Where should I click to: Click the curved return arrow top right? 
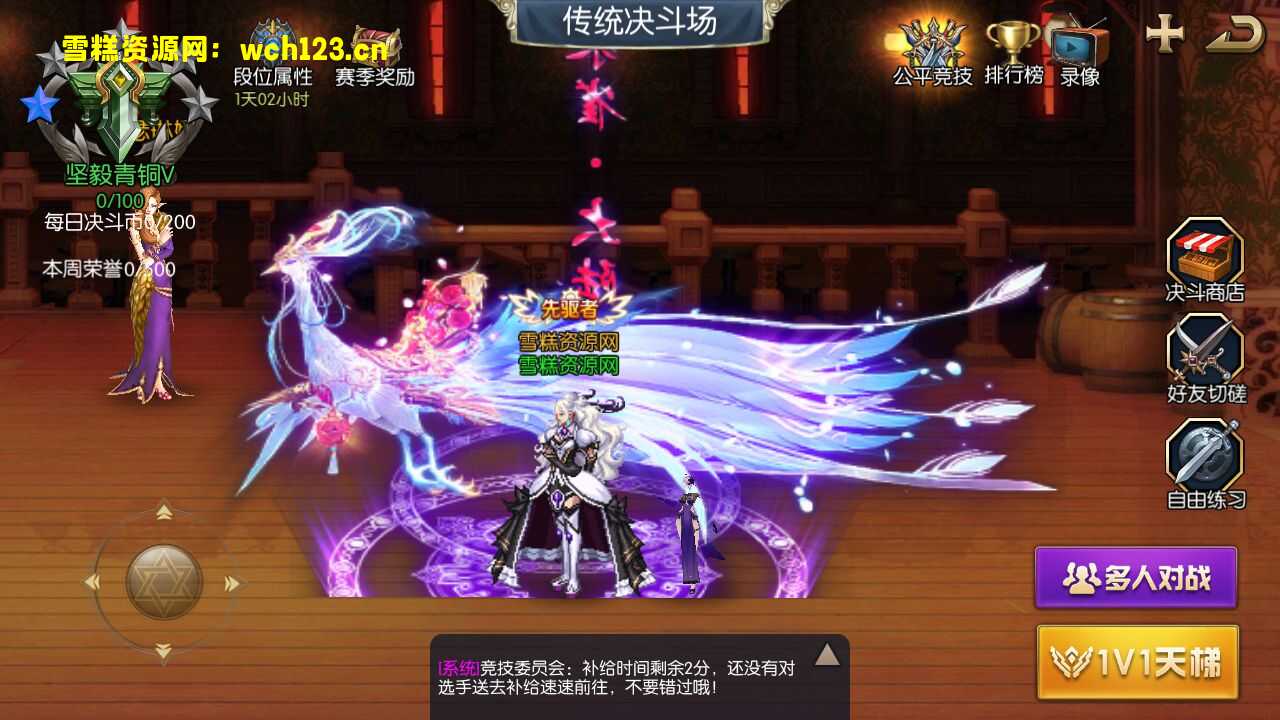point(1235,35)
